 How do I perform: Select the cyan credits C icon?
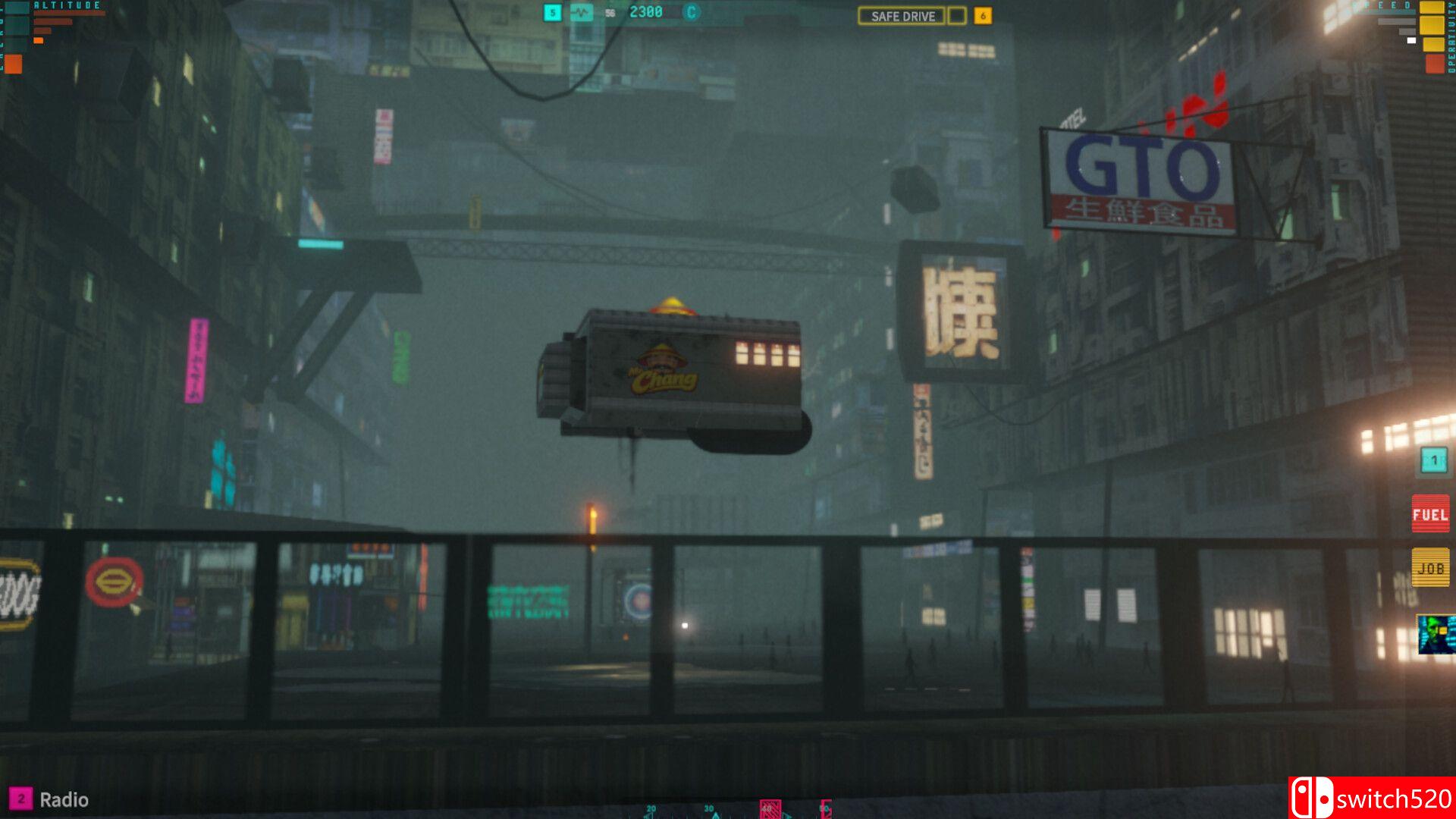[690, 12]
